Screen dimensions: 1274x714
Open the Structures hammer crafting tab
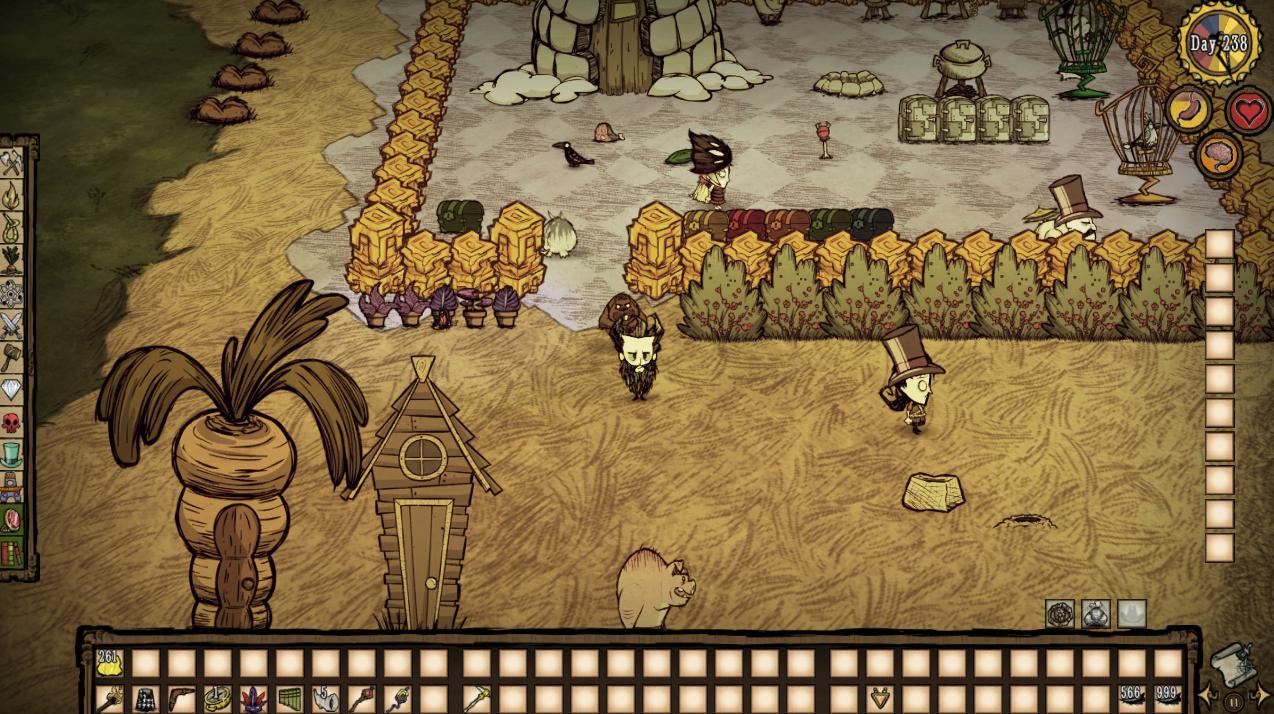coord(12,356)
